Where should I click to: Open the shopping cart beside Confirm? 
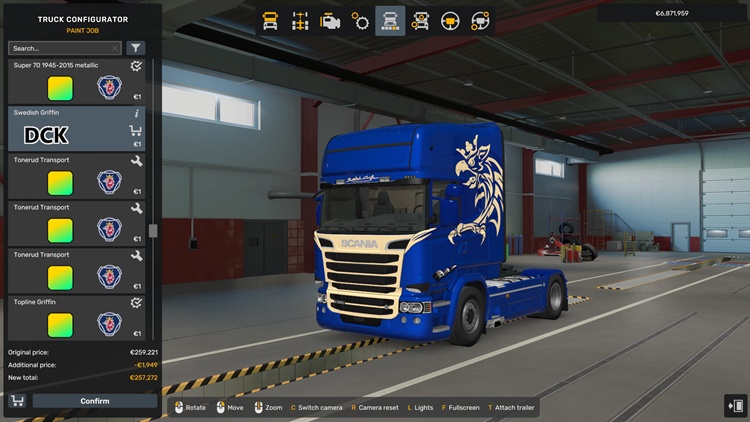(x=17, y=401)
